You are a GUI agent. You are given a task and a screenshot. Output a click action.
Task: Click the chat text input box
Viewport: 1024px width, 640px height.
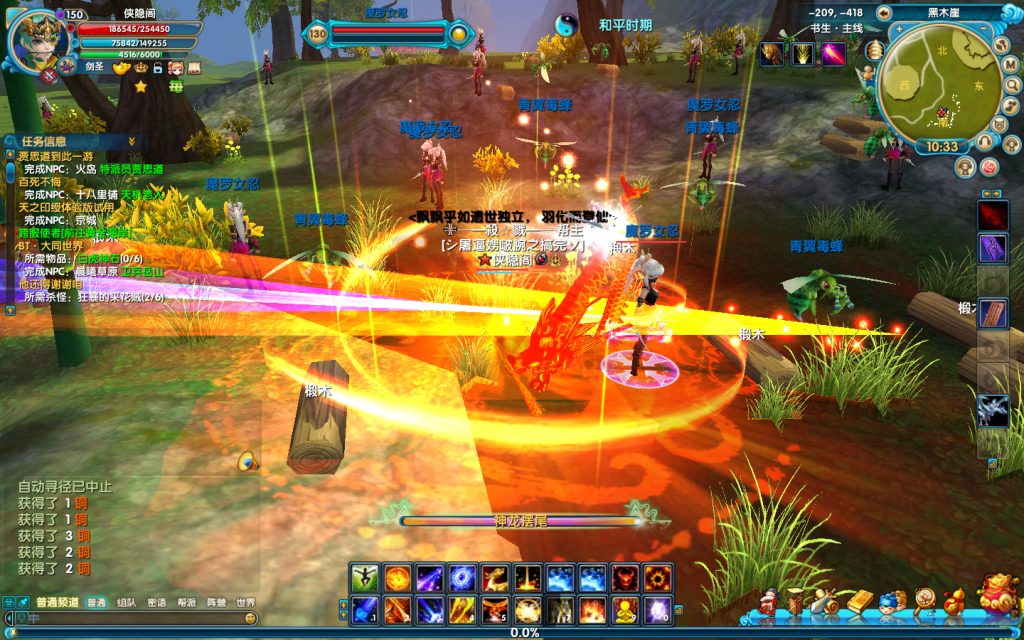click(x=130, y=619)
